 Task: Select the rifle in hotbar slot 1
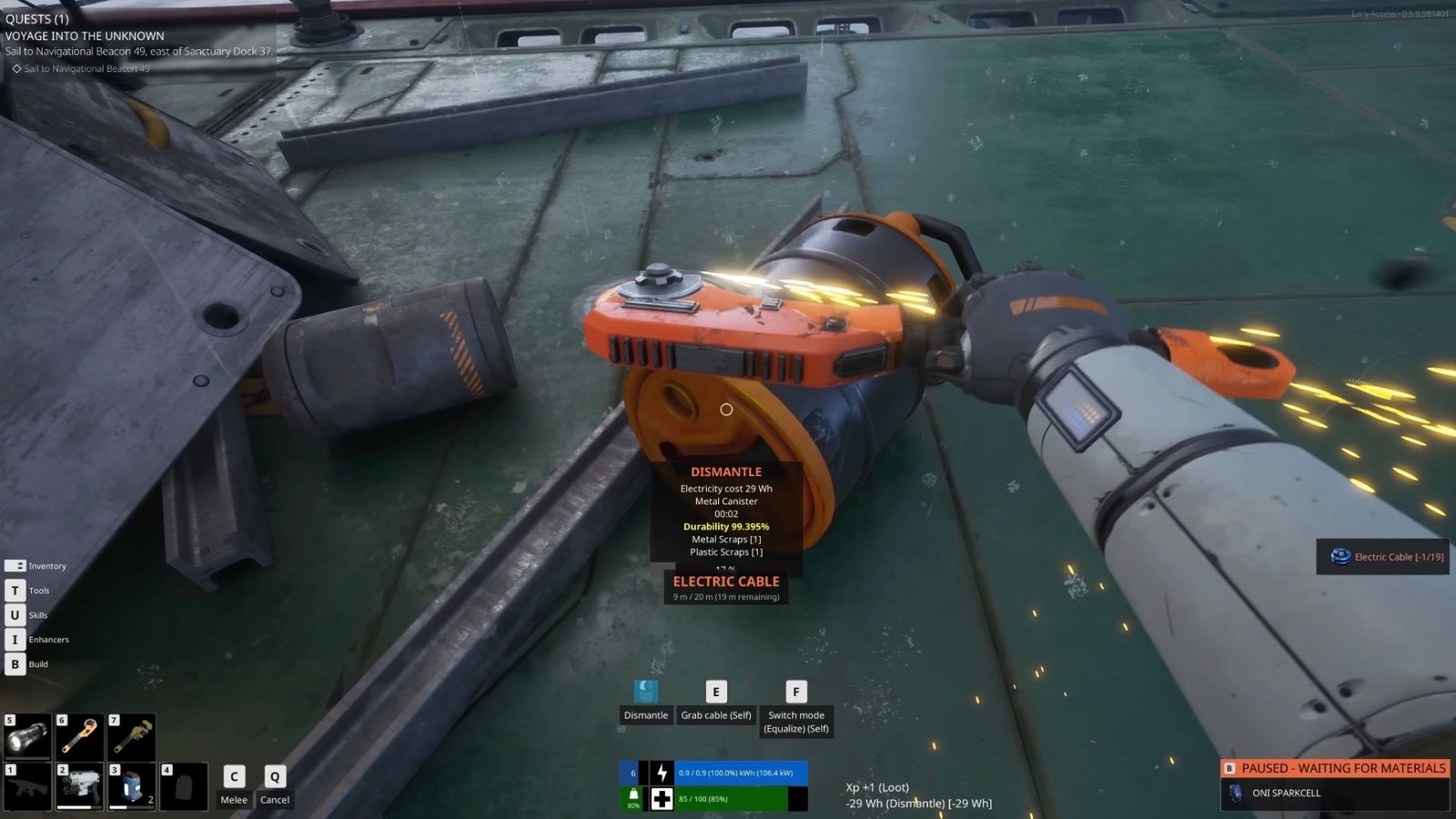pyautogui.click(x=27, y=787)
